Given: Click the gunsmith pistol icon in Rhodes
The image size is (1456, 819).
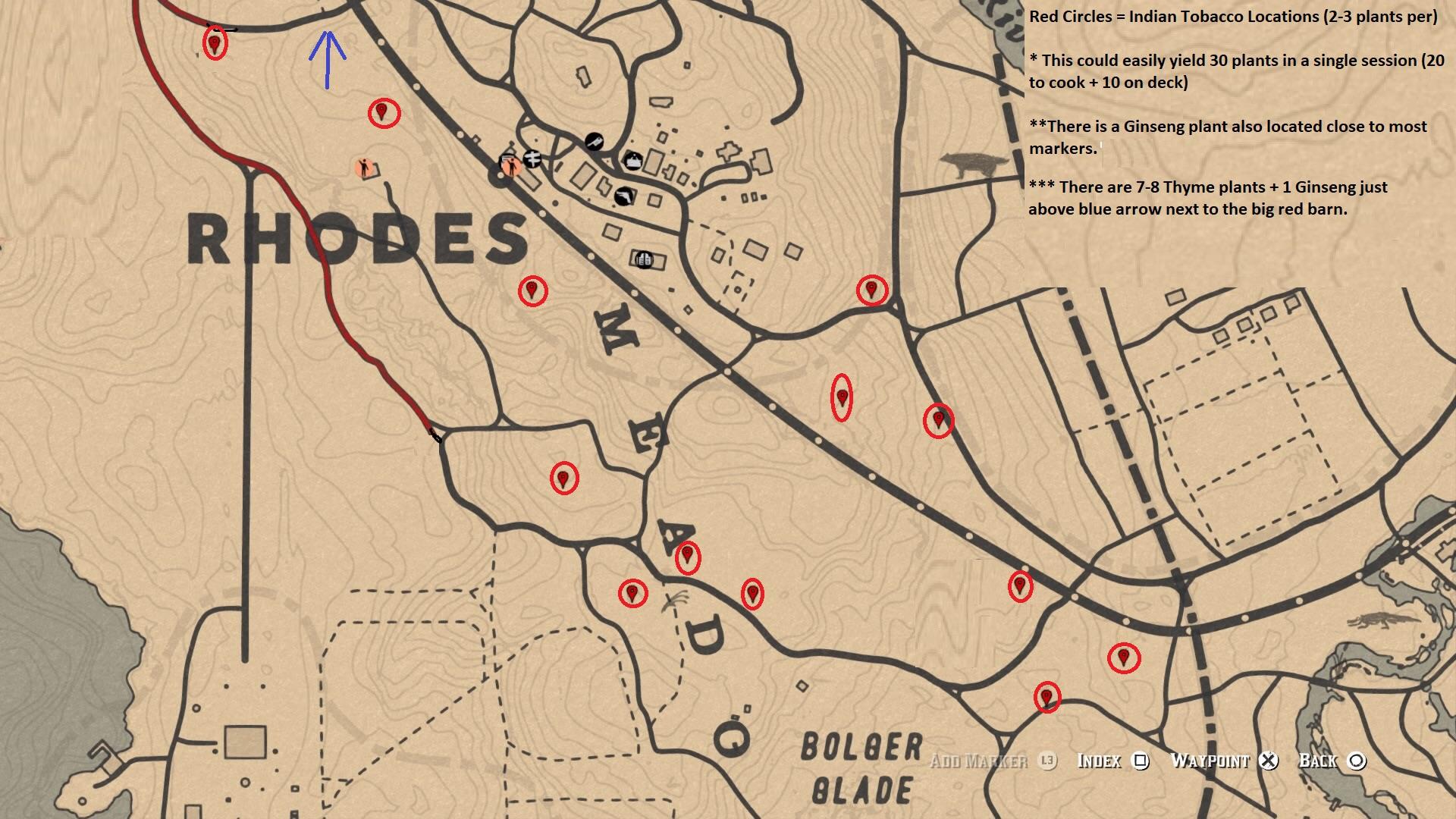Looking at the screenshot, I should (x=623, y=196).
